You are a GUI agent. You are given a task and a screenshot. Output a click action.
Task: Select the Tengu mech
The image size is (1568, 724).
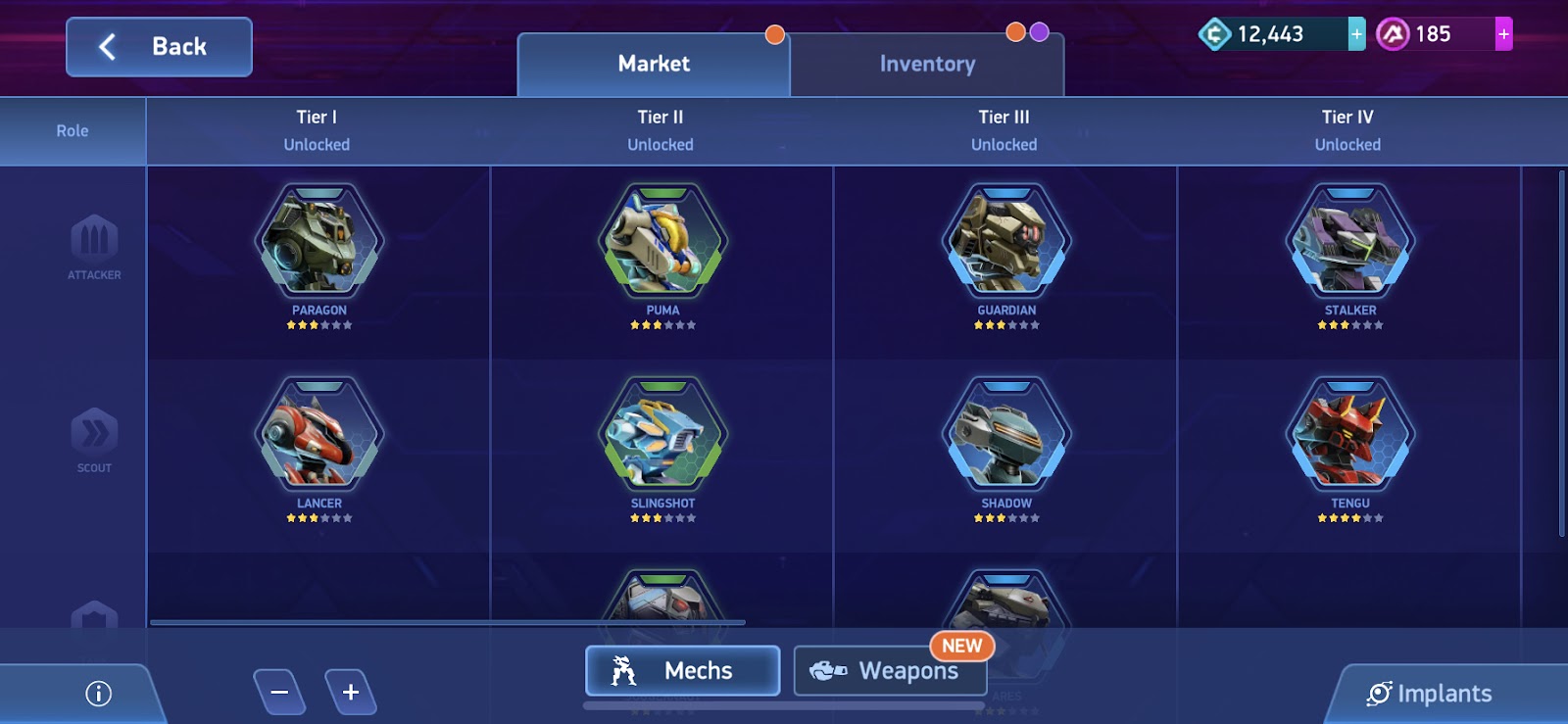coord(1349,434)
